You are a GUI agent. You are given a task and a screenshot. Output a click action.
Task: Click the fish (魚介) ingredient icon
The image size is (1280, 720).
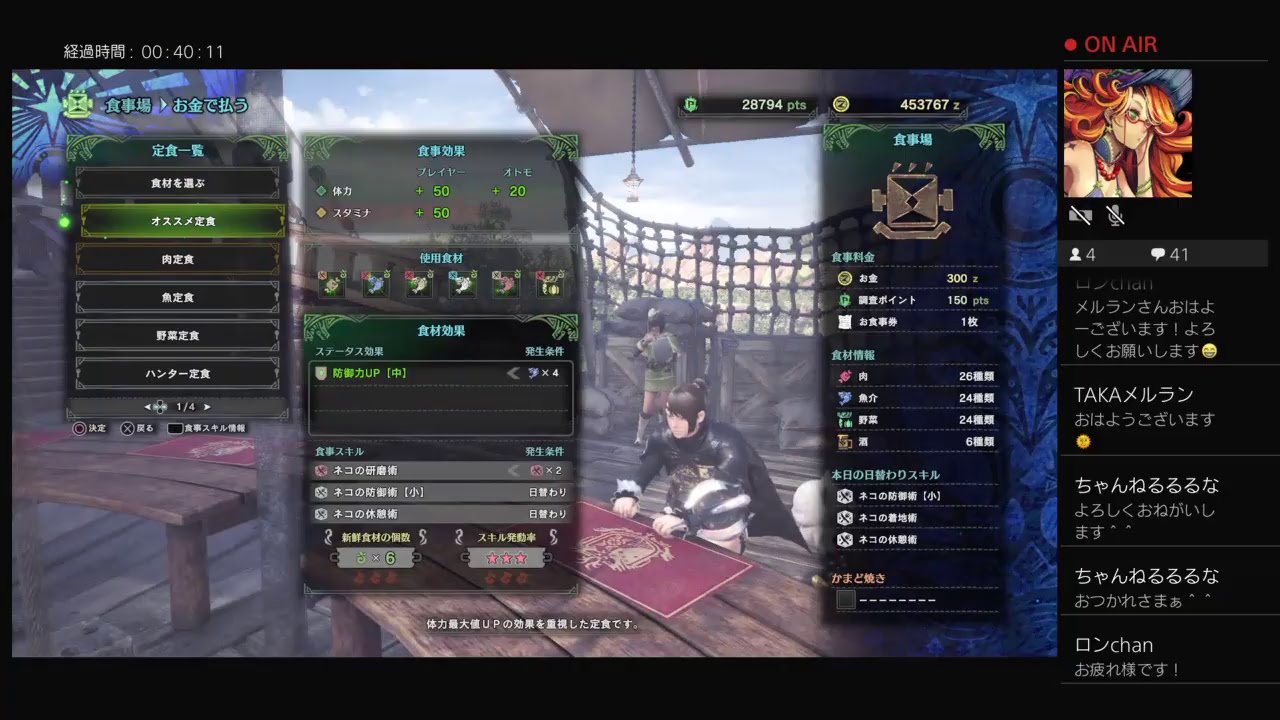[x=843, y=396]
